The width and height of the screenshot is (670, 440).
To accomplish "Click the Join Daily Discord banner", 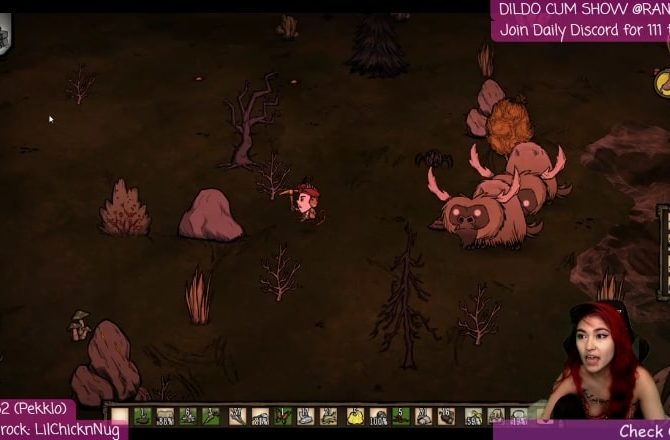I will (x=580, y=30).
